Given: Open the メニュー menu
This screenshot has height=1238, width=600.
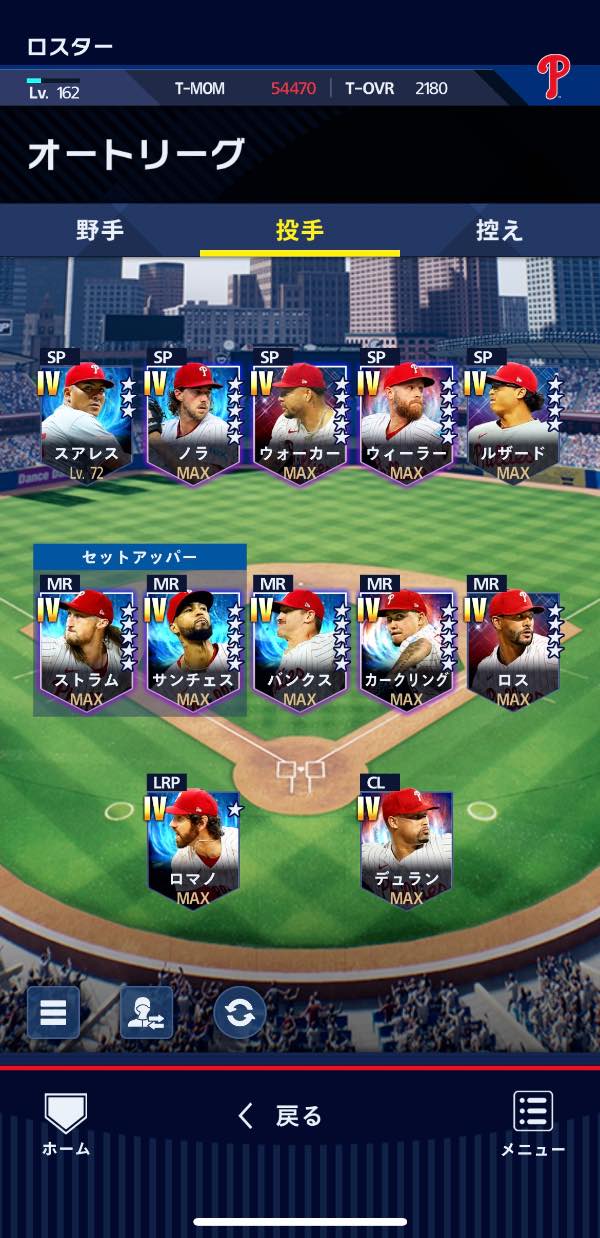Looking at the screenshot, I should point(533,1124).
